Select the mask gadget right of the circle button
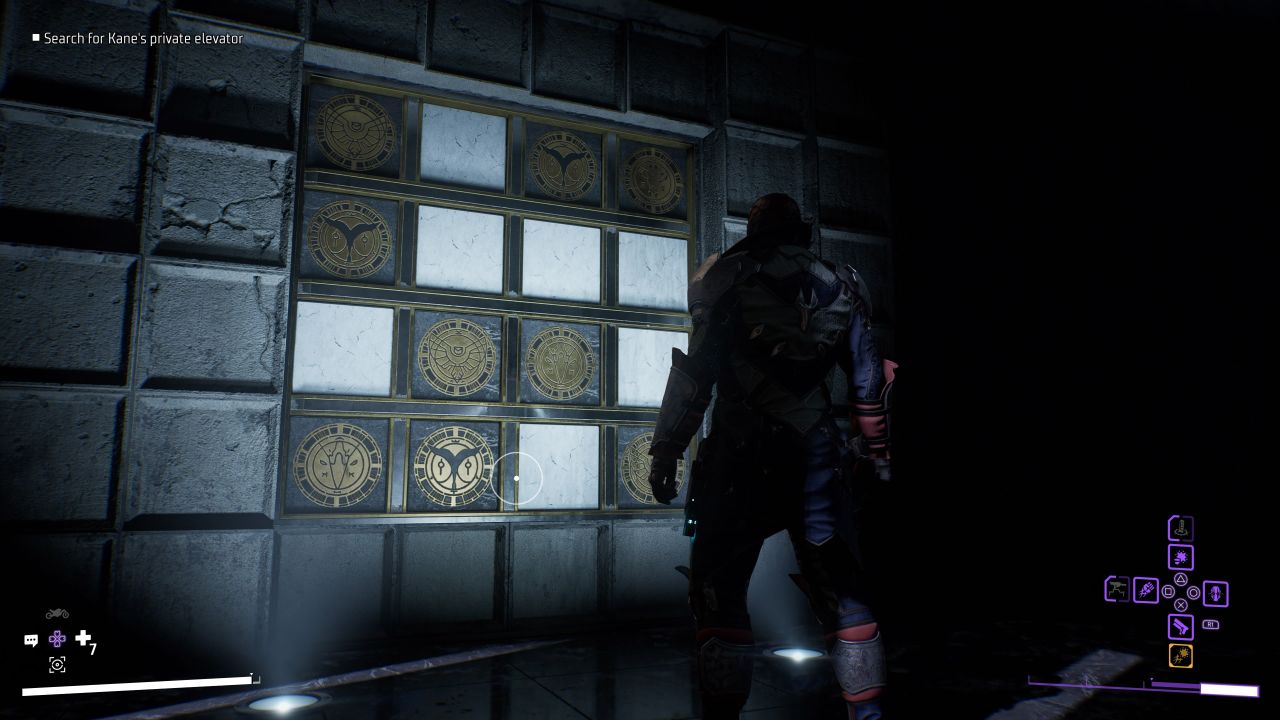 (x=1217, y=592)
